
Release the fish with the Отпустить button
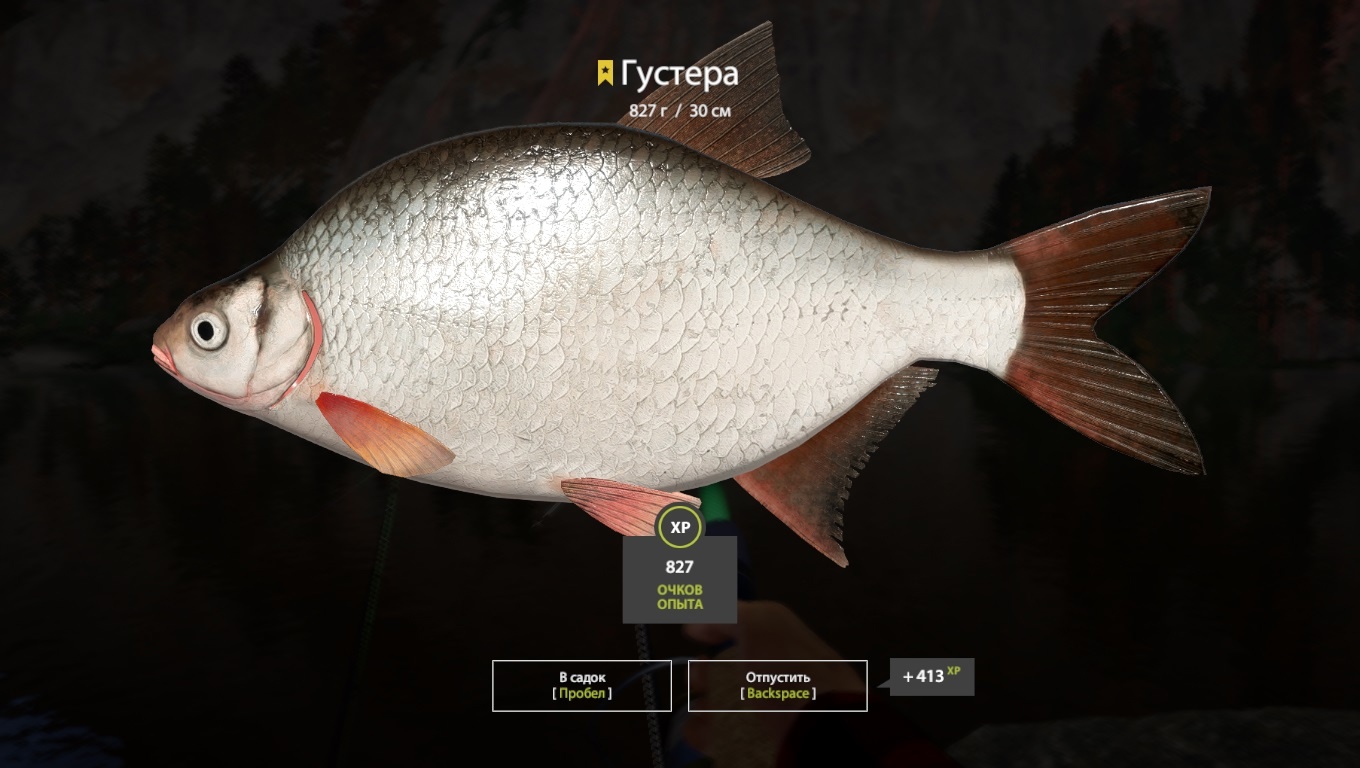[x=777, y=685]
